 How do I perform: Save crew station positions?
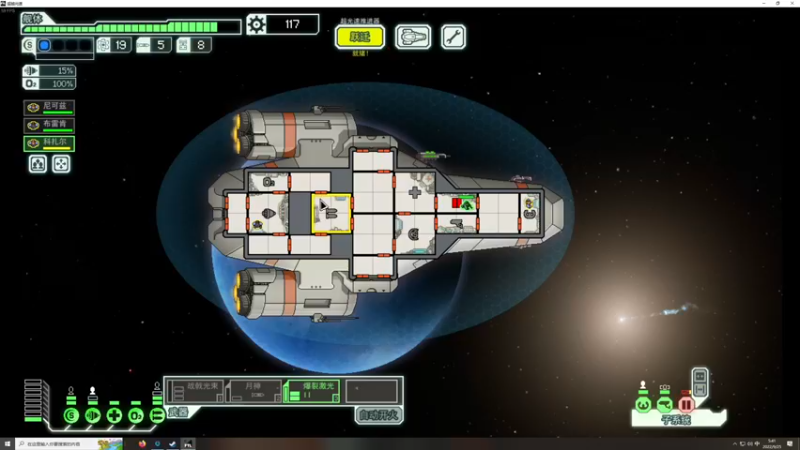(38, 164)
